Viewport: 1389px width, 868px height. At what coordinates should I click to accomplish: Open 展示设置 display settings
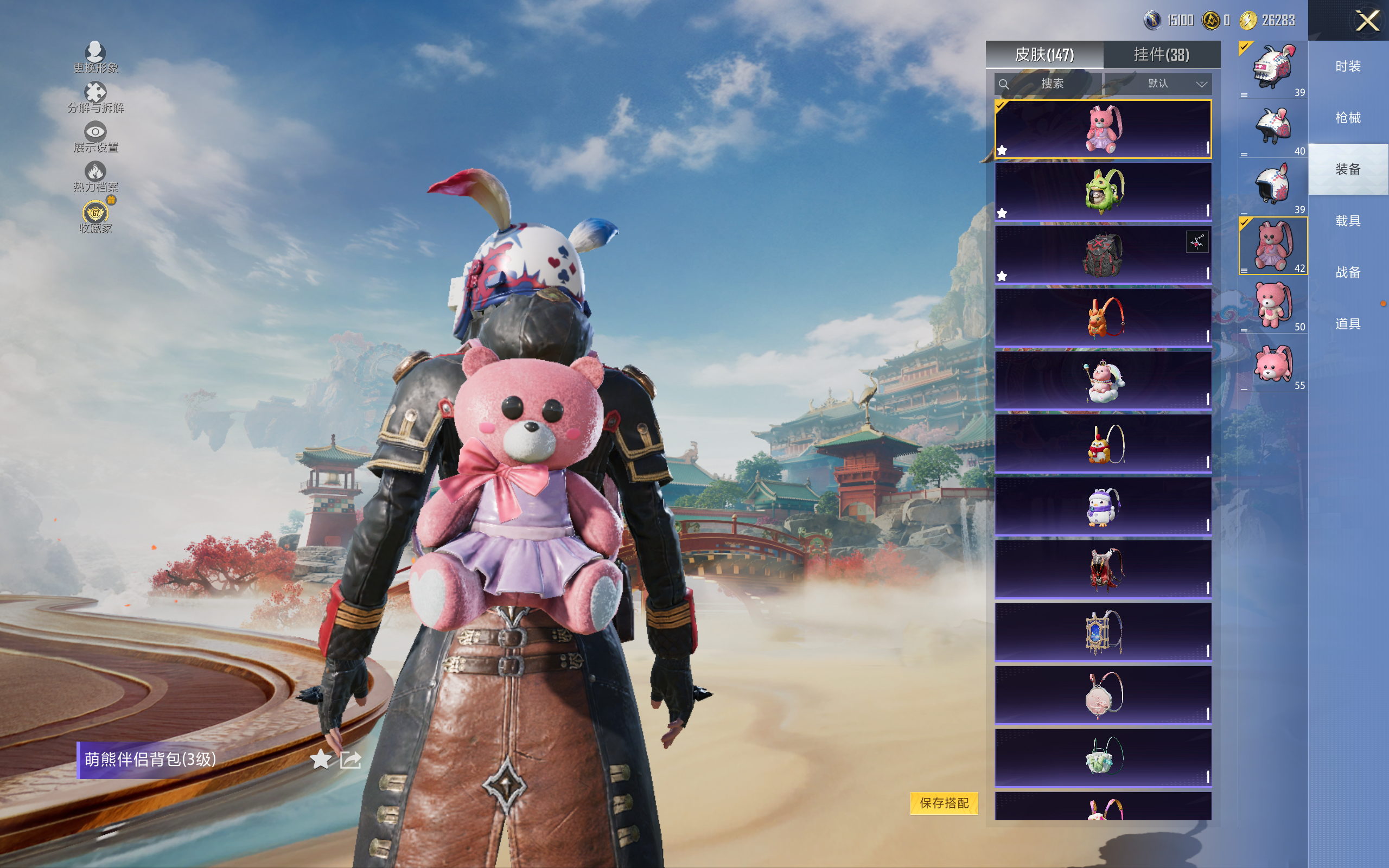[95, 137]
